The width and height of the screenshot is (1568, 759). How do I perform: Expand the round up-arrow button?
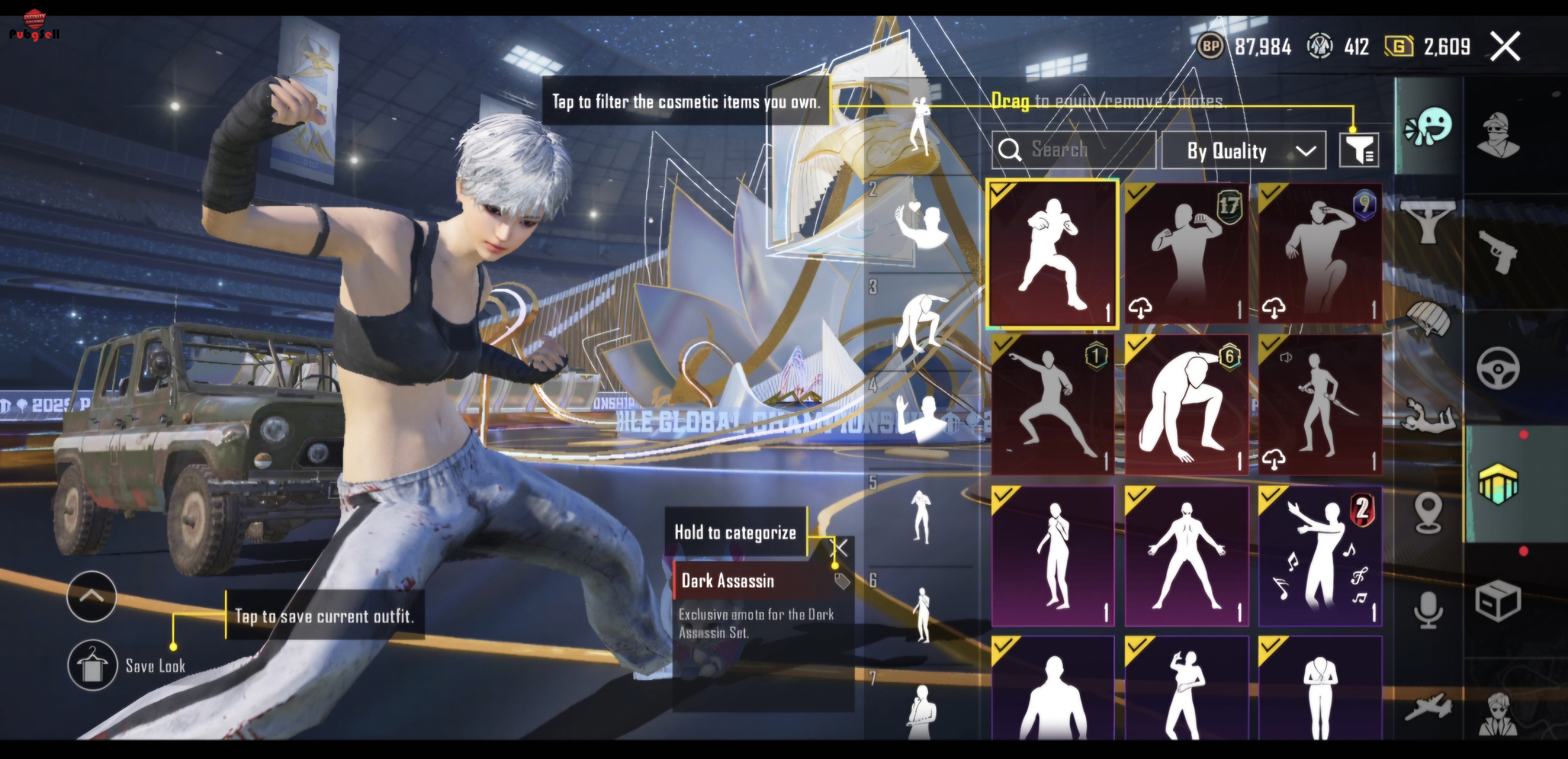pos(91,596)
